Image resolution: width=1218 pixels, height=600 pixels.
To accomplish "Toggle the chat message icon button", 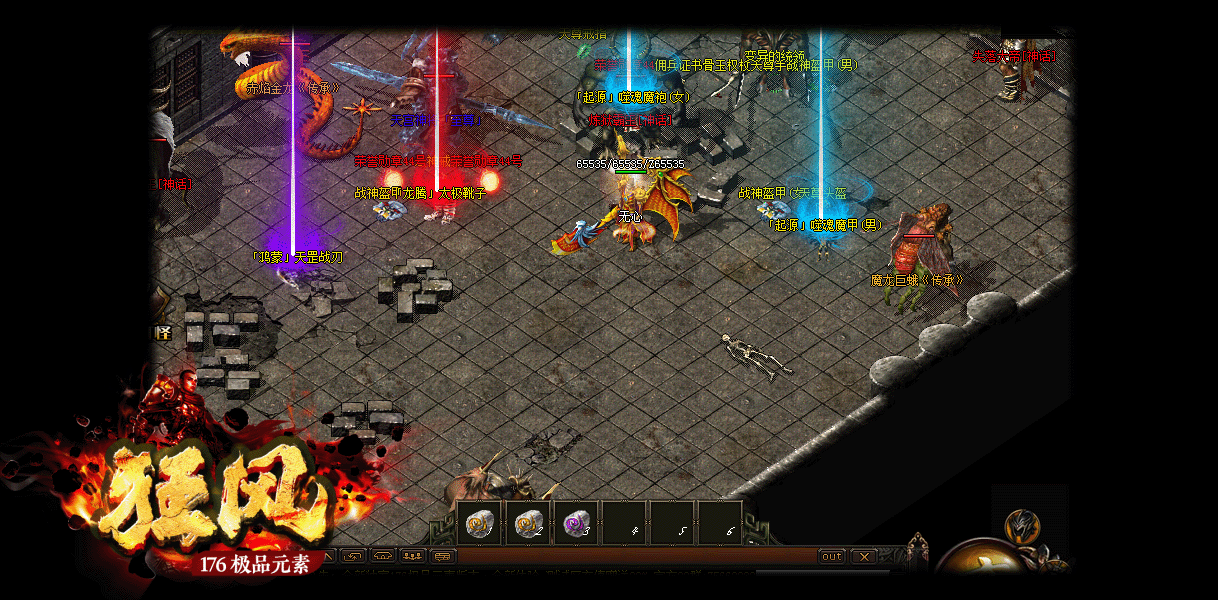I will pyautogui.click(x=443, y=556).
